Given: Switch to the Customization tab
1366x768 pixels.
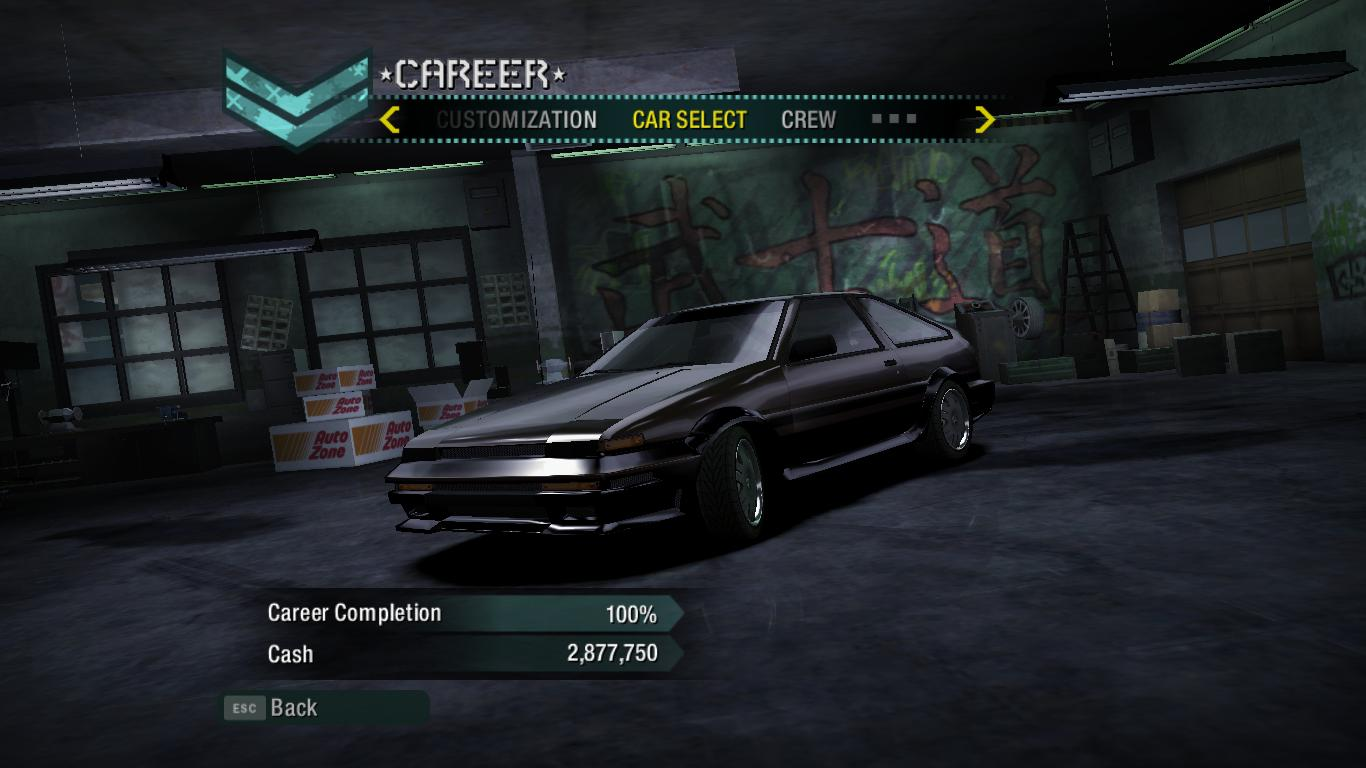Looking at the screenshot, I should [516, 120].
